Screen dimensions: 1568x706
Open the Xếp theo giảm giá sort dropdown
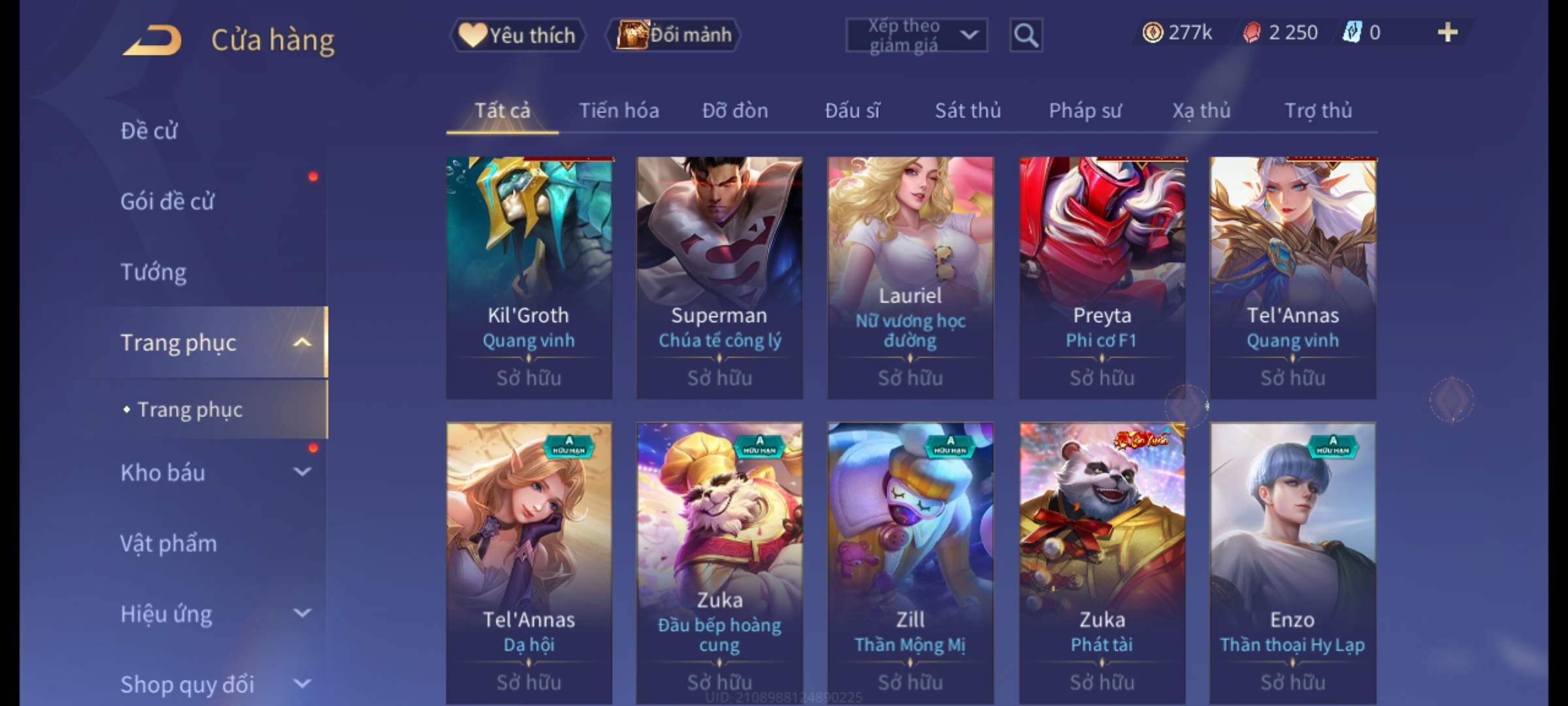[916, 35]
